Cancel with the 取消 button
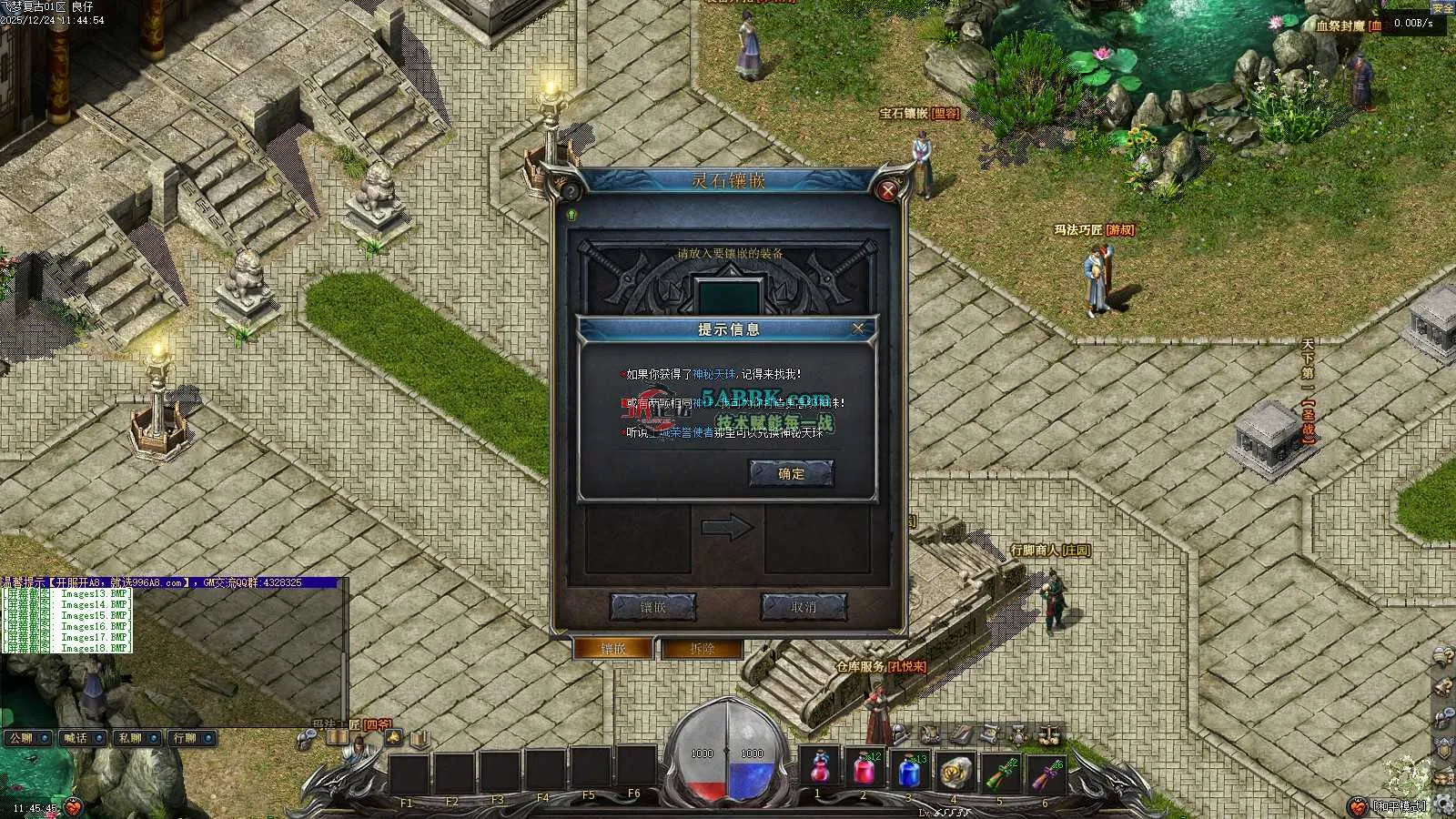This screenshot has height=819, width=1456. tap(804, 606)
